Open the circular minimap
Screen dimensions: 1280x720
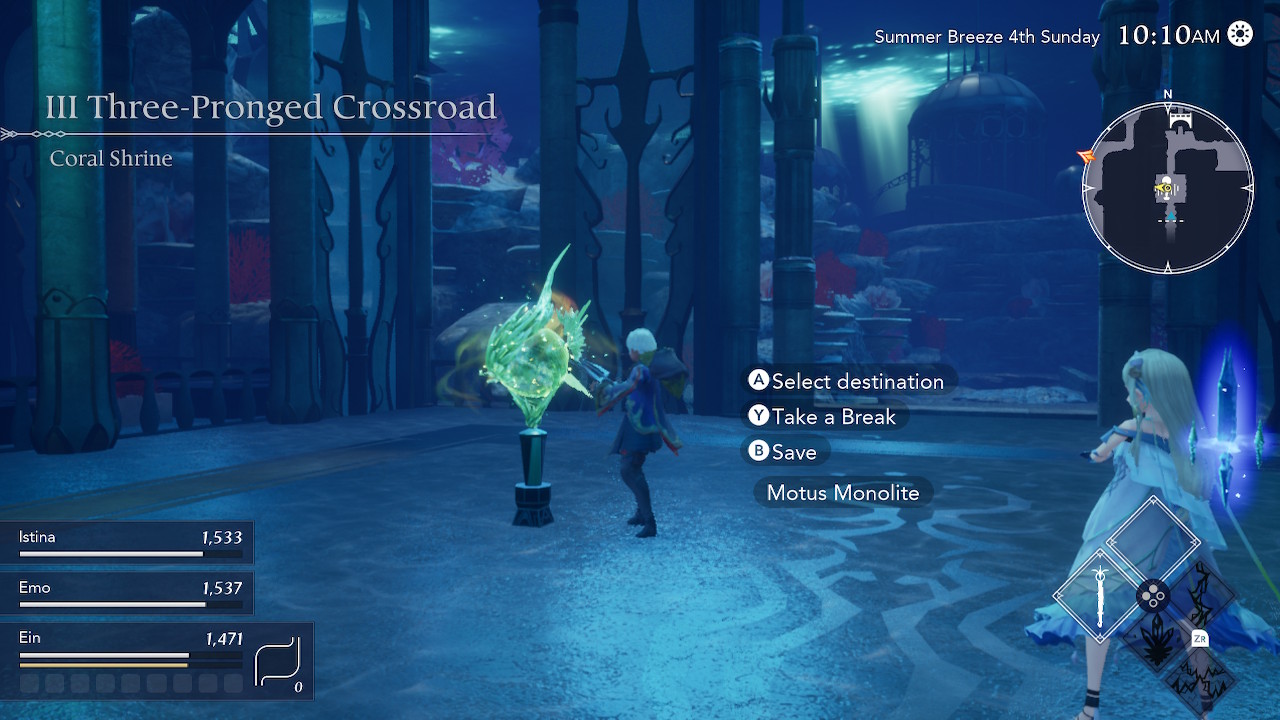[x=1167, y=188]
